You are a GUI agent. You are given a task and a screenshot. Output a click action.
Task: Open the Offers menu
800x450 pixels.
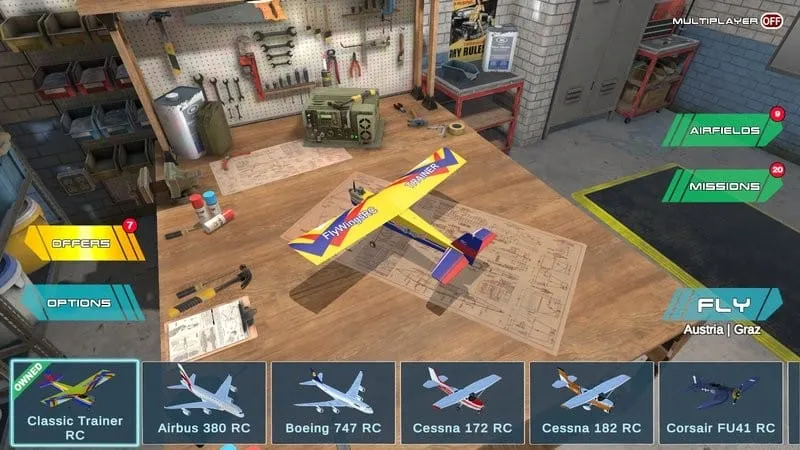[x=82, y=243]
